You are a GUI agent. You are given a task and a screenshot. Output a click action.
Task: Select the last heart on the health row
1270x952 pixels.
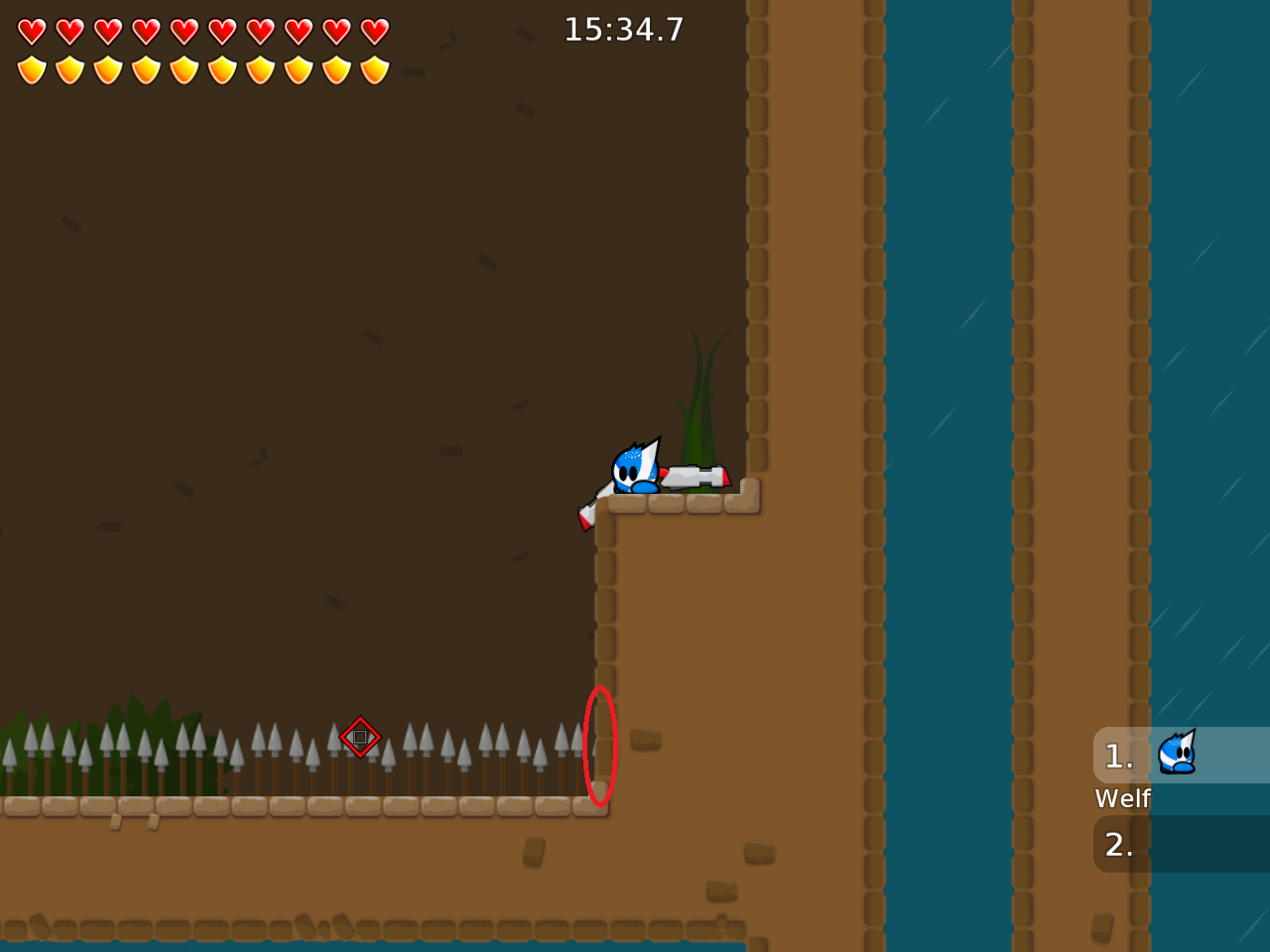373,31
